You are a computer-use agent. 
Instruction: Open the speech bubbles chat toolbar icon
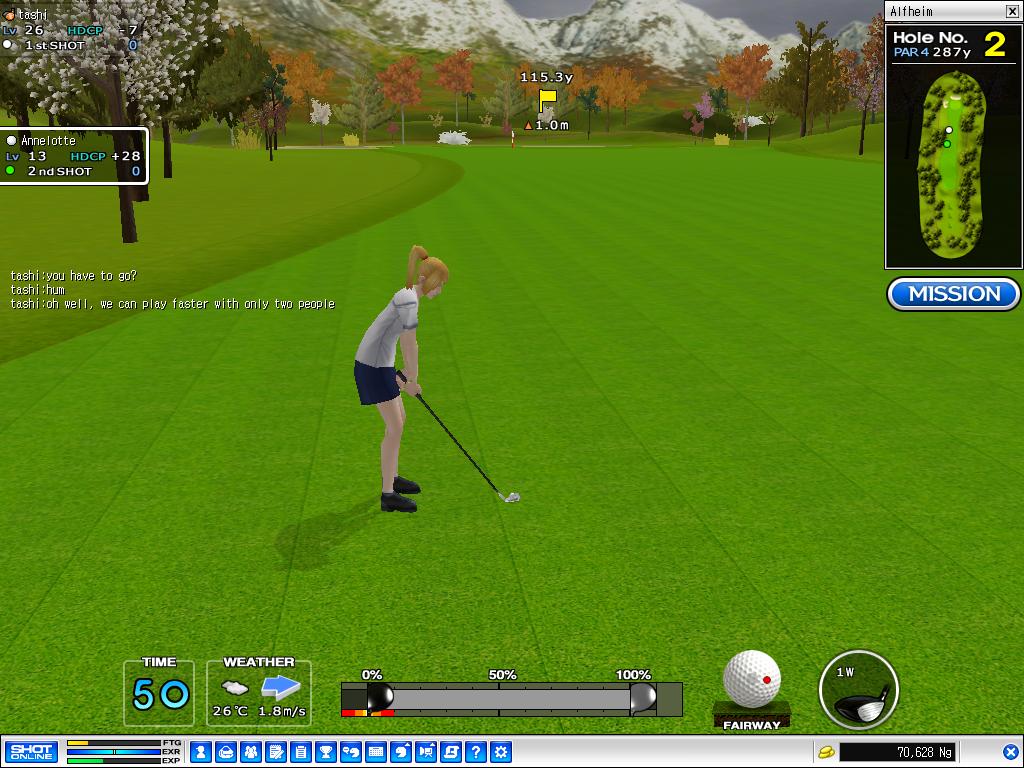click(351, 751)
